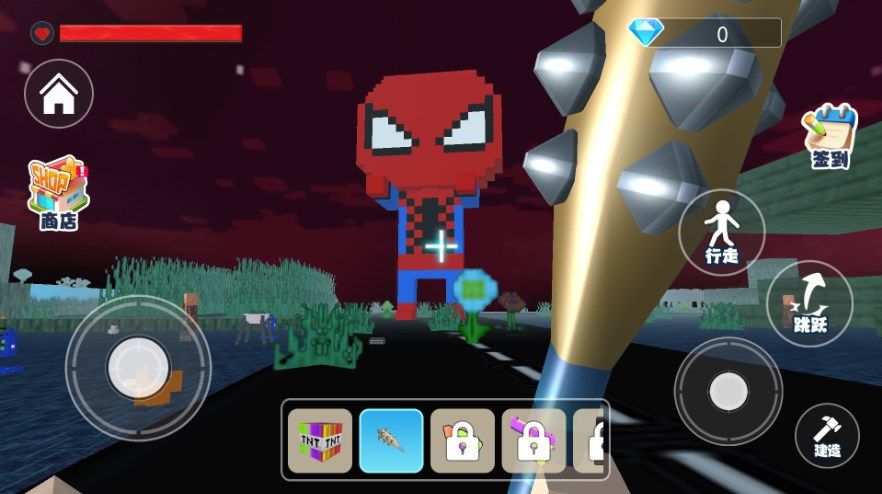The height and width of the screenshot is (494, 882).
Task: Open the home menu button
Action: click(x=59, y=94)
